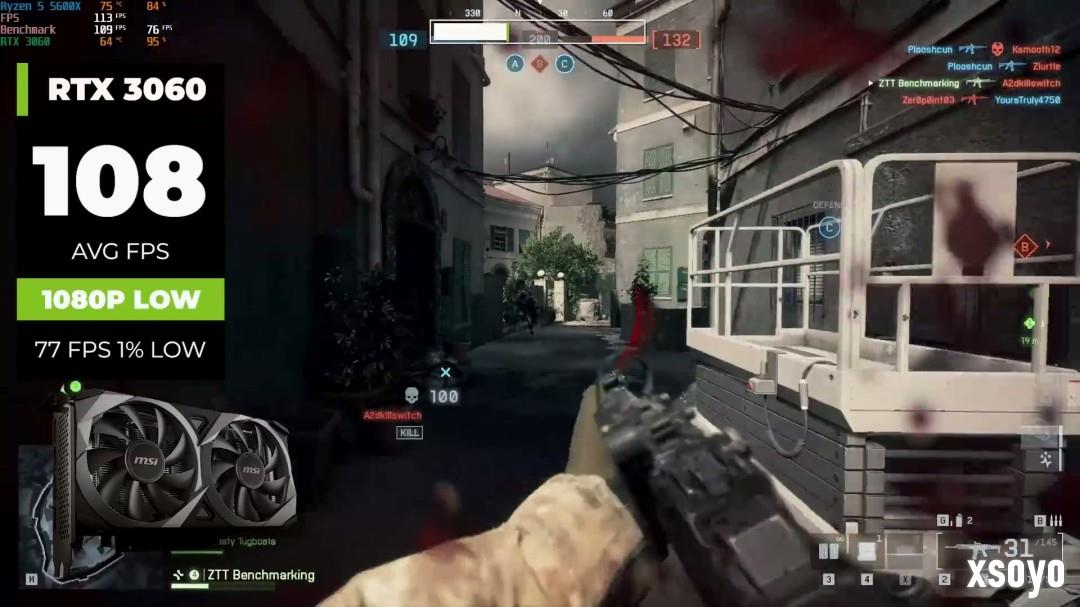
Task: Select the grenade count icon
Action: [957, 520]
